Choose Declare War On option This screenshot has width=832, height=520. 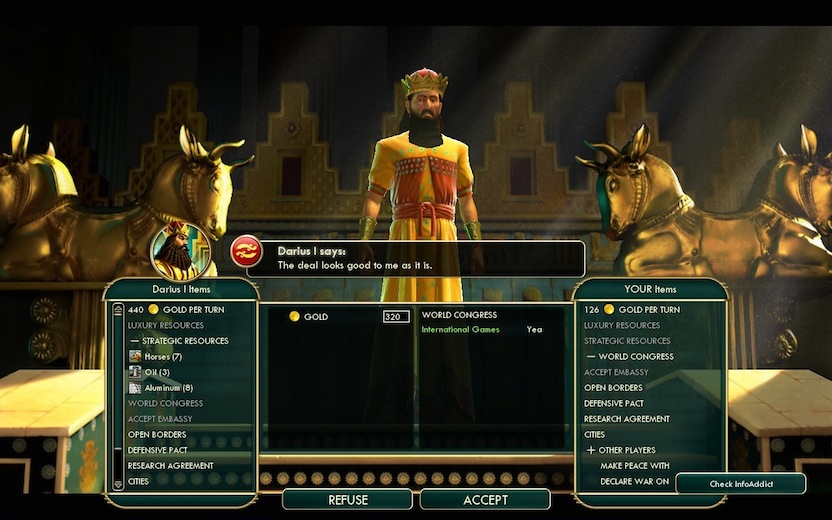[634, 481]
